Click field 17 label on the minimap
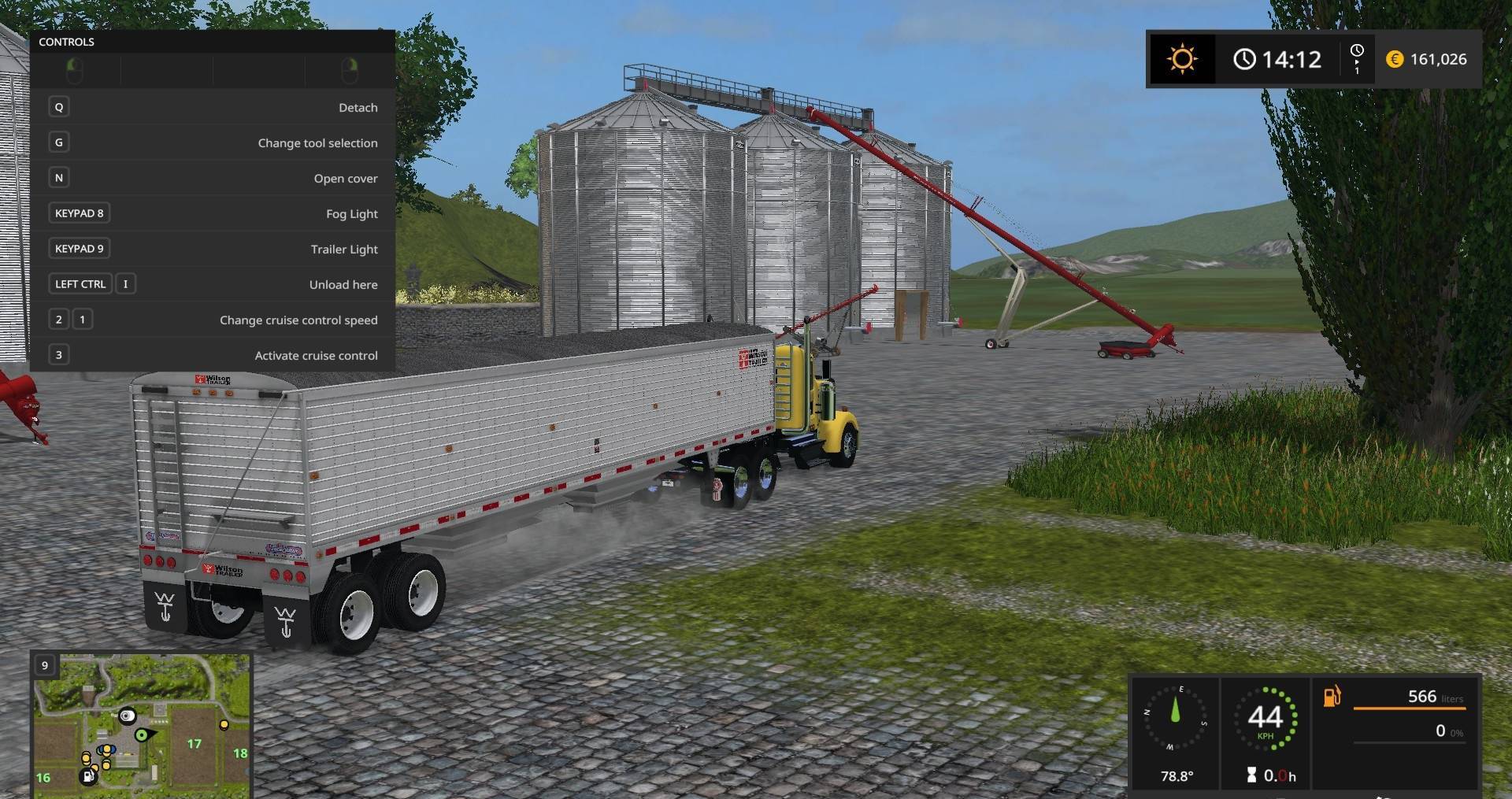Image resolution: width=1512 pixels, height=799 pixels. coord(195,742)
